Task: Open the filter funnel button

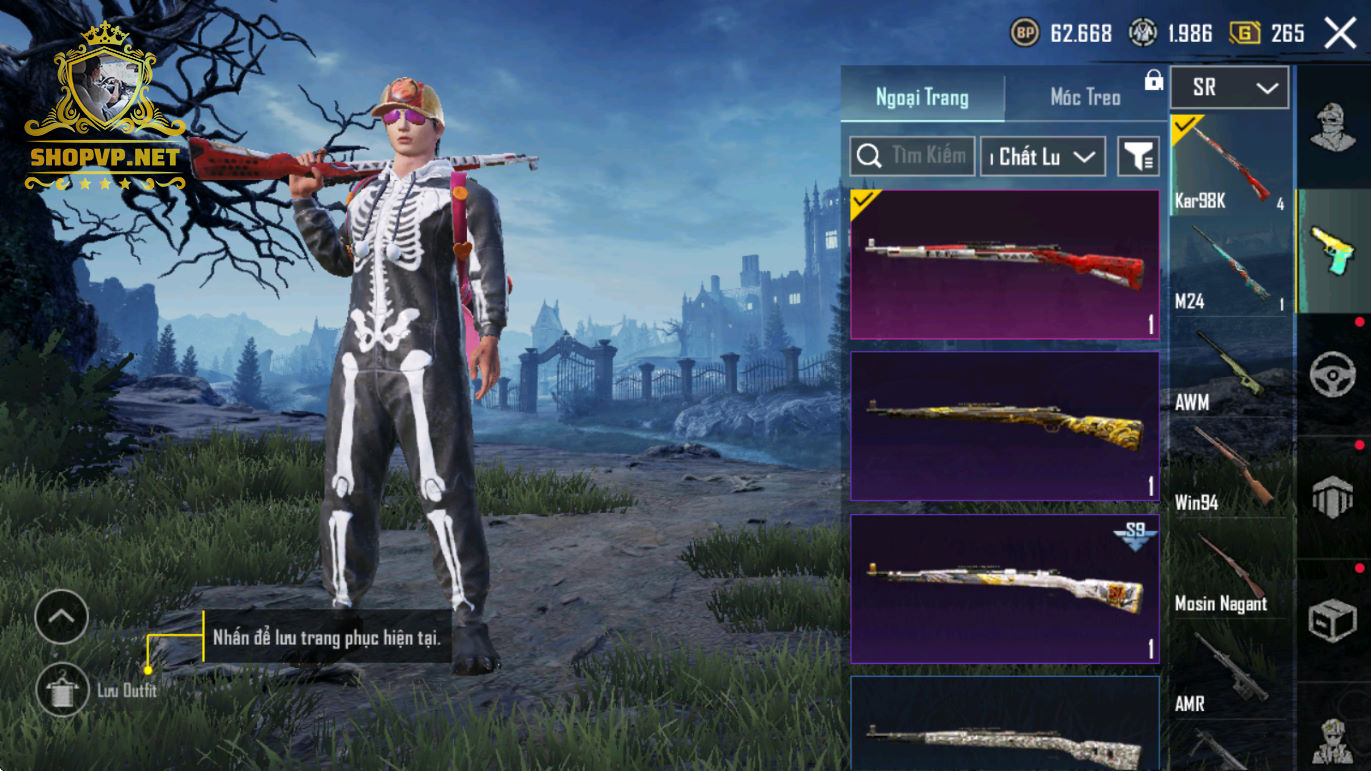Action: tap(1138, 156)
